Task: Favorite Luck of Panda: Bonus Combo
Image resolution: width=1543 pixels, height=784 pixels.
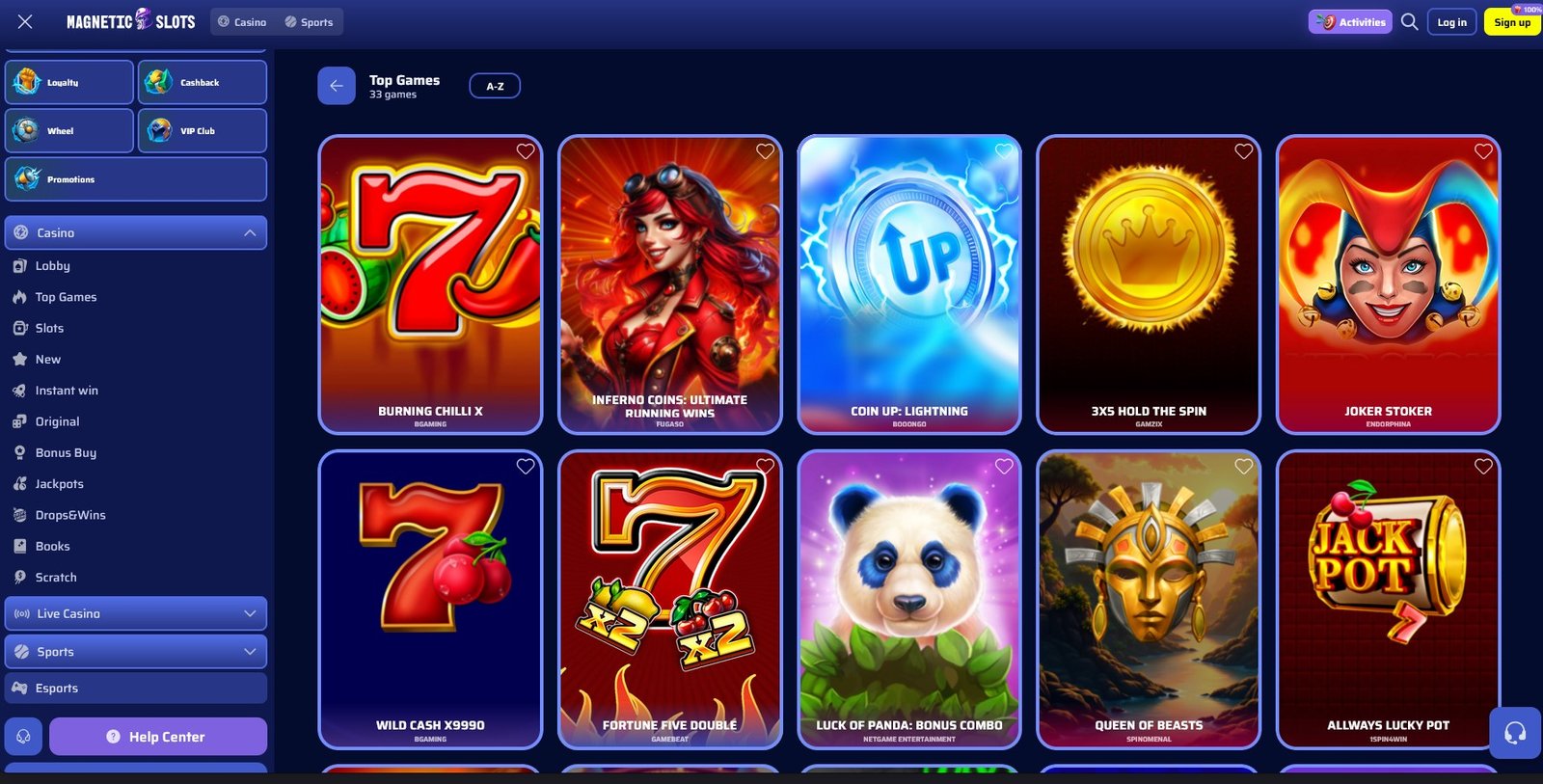Action: 1004,466
